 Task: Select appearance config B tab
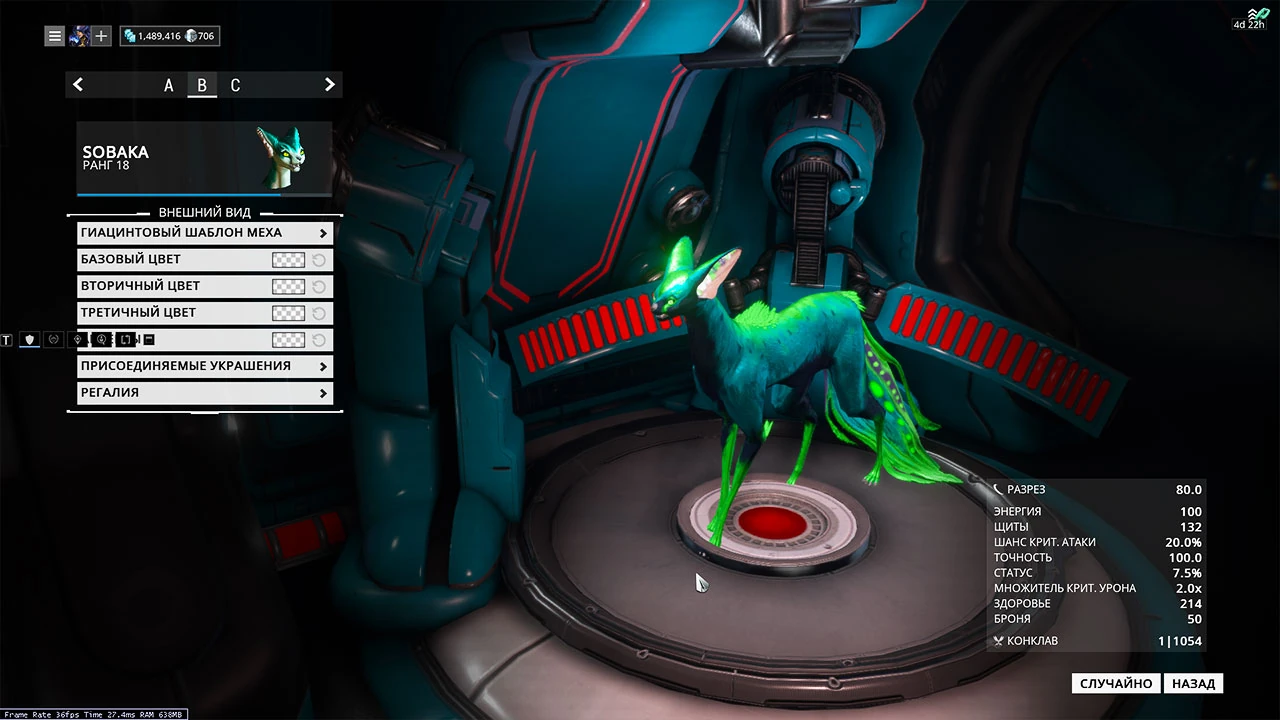pyautogui.click(x=202, y=86)
